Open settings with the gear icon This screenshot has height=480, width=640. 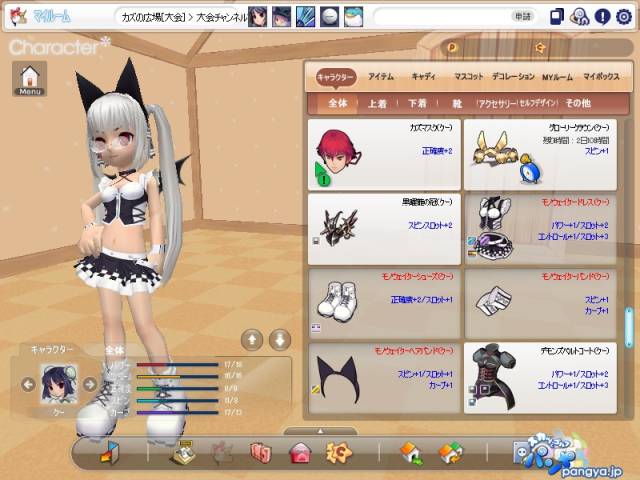pyautogui.click(x=625, y=17)
